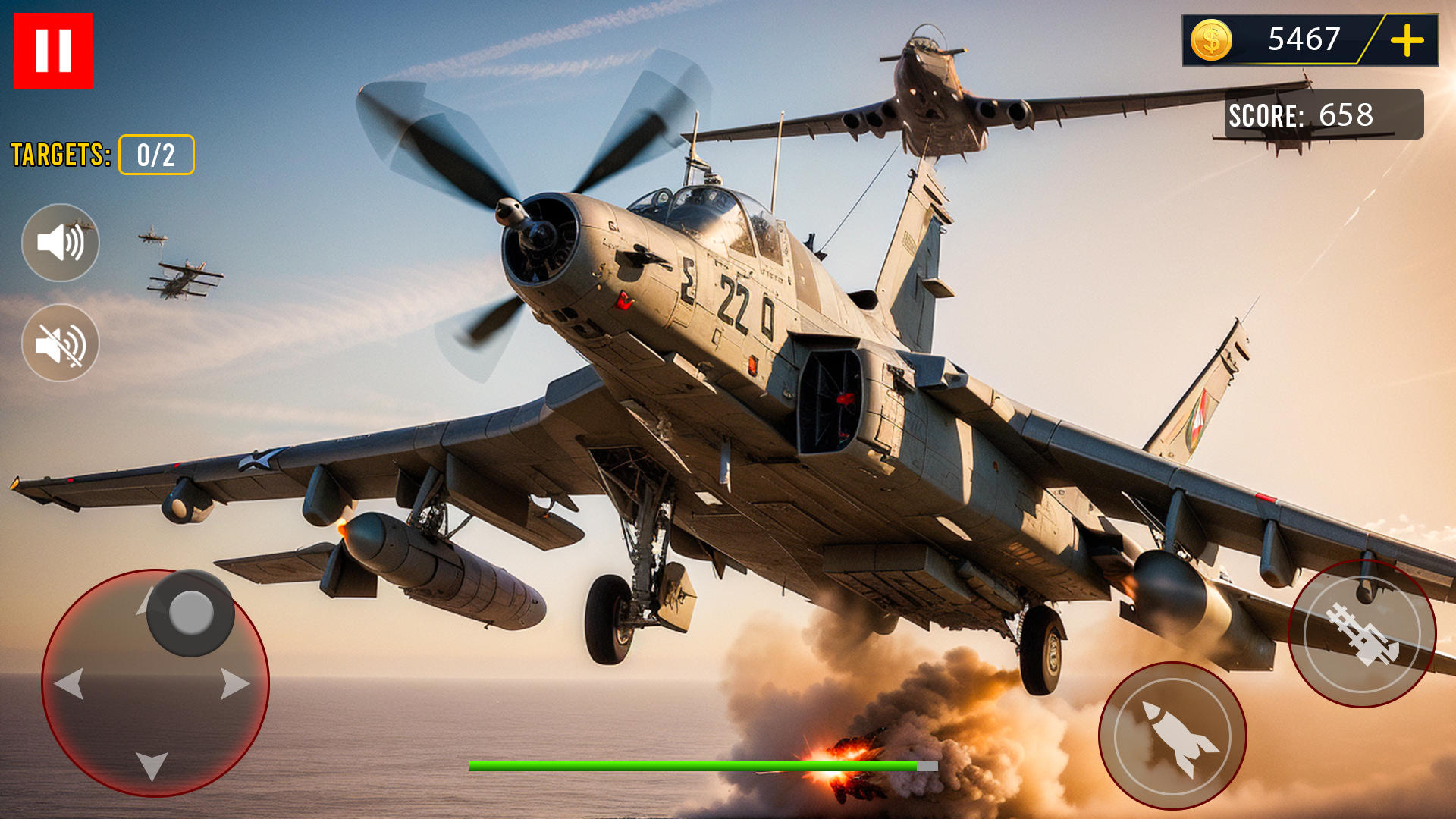Enable sound with the speaker icon
1456x819 pixels.
(x=60, y=243)
